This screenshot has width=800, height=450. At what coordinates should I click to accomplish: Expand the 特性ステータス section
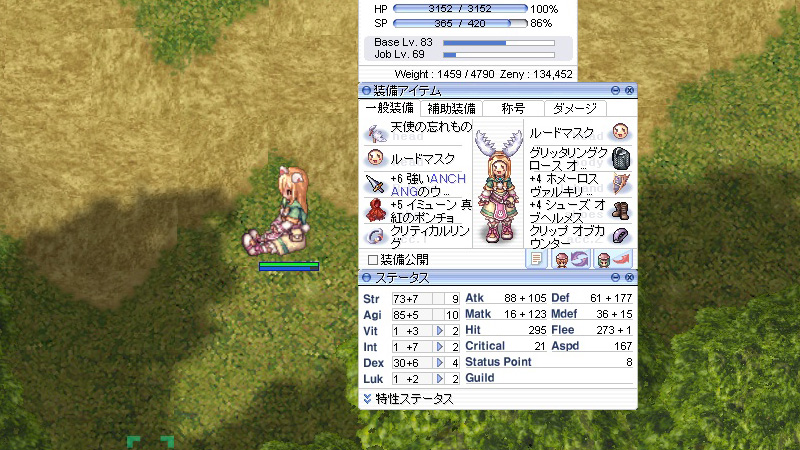coord(368,399)
